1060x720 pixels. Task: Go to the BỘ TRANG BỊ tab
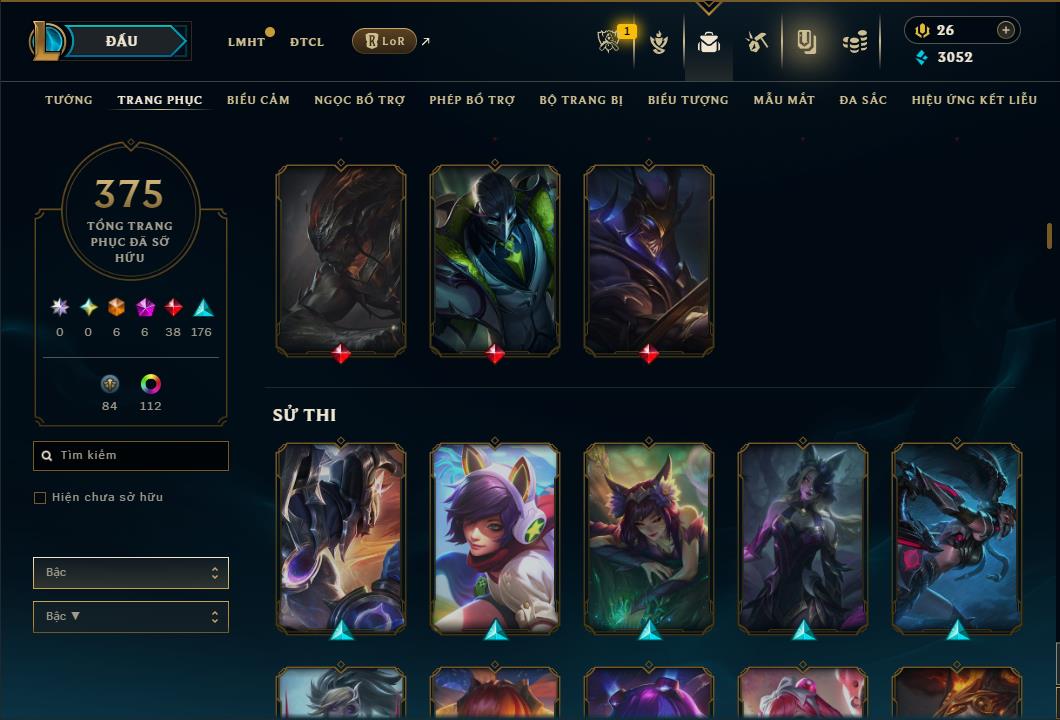pyautogui.click(x=581, y=100)
